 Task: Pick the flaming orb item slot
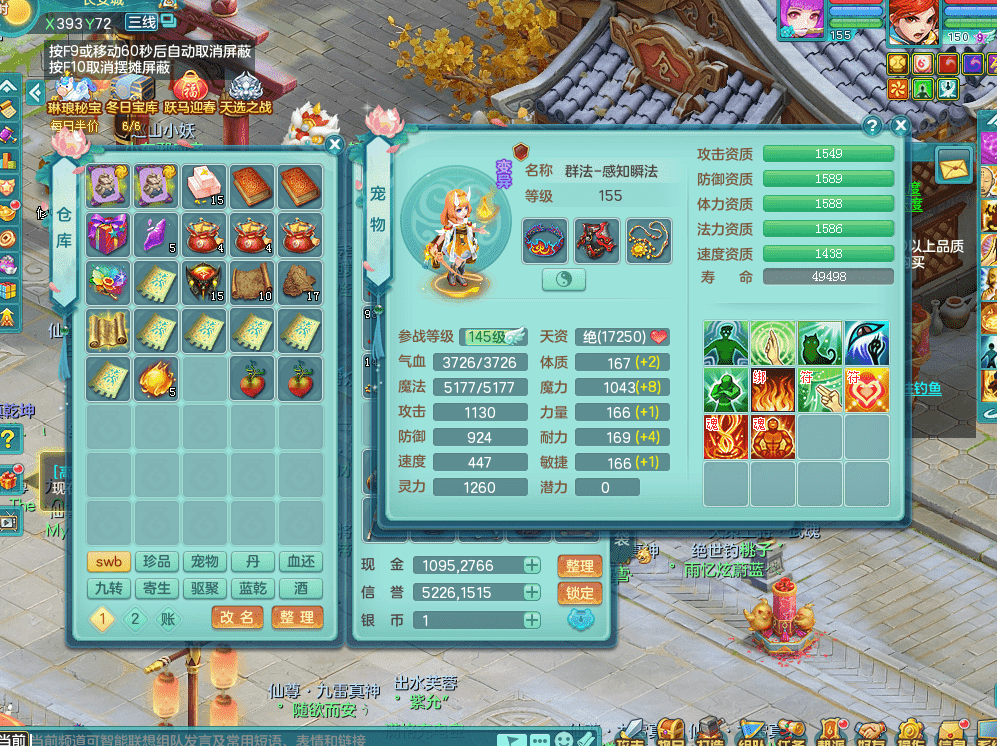click(156, 378)
